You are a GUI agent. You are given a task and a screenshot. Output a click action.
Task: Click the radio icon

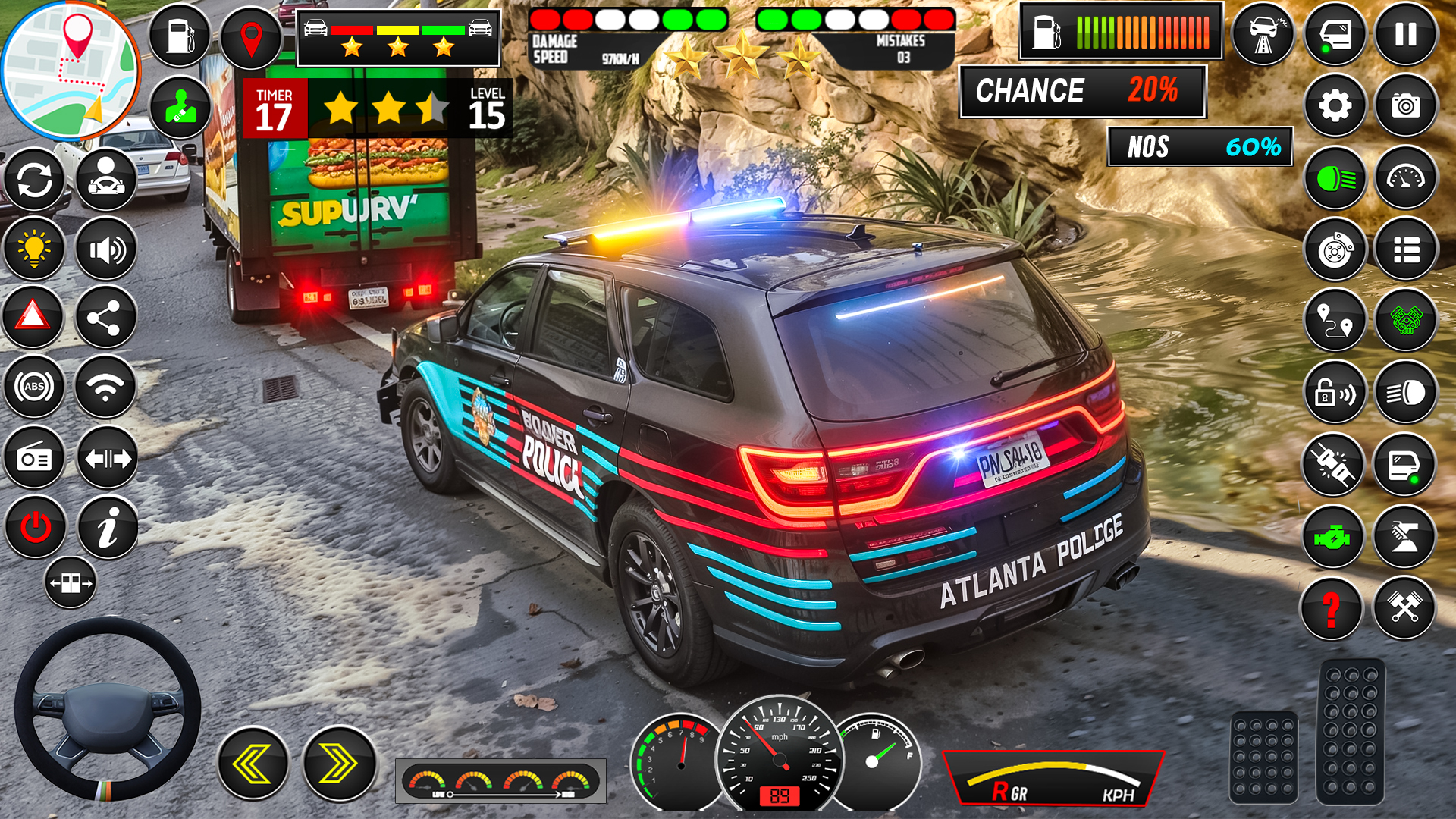[x=35, y=458]
